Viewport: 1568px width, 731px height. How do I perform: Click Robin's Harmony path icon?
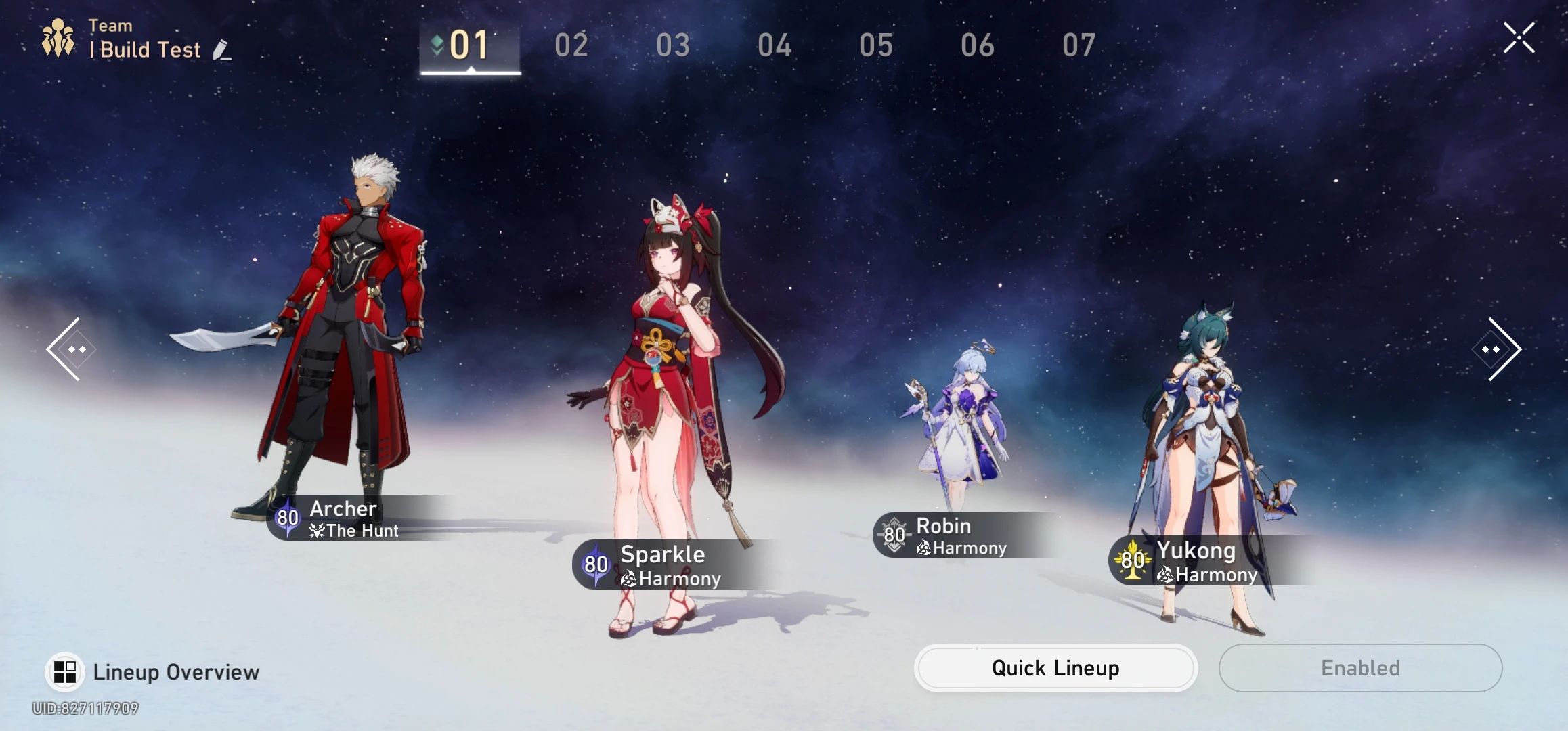click(923, 548)
